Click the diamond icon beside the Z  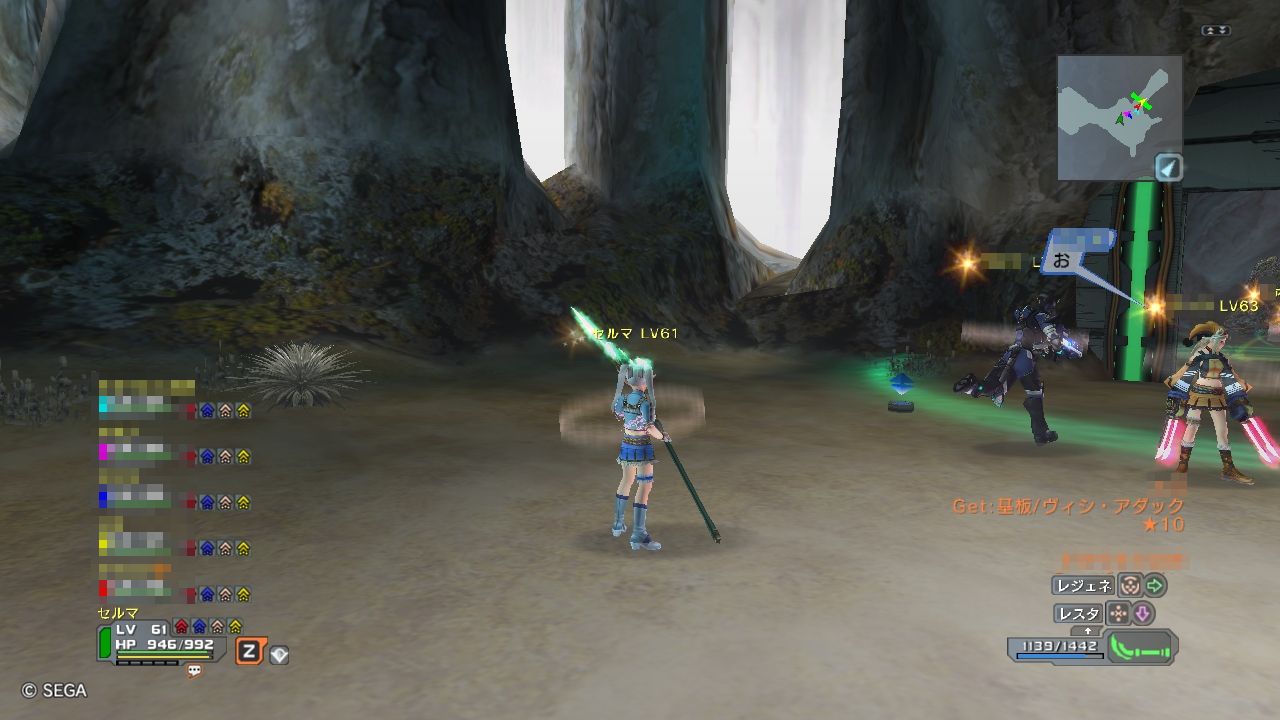pos(279,655)
